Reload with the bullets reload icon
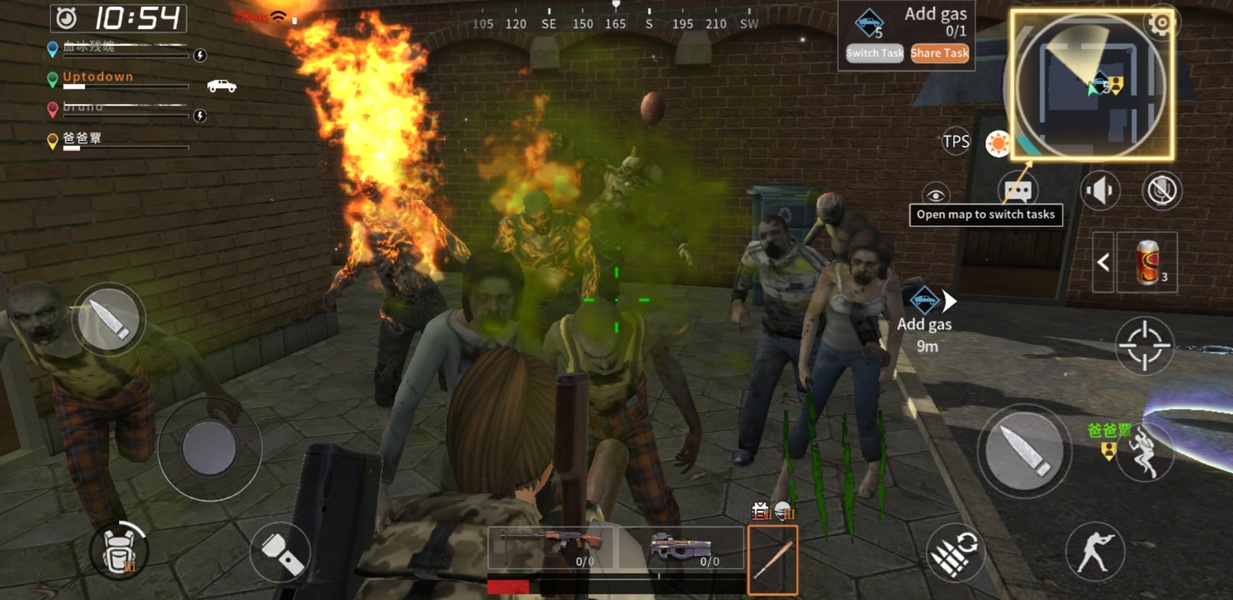1233x600 pixels. pyautogui.click(x=954, y=553)
